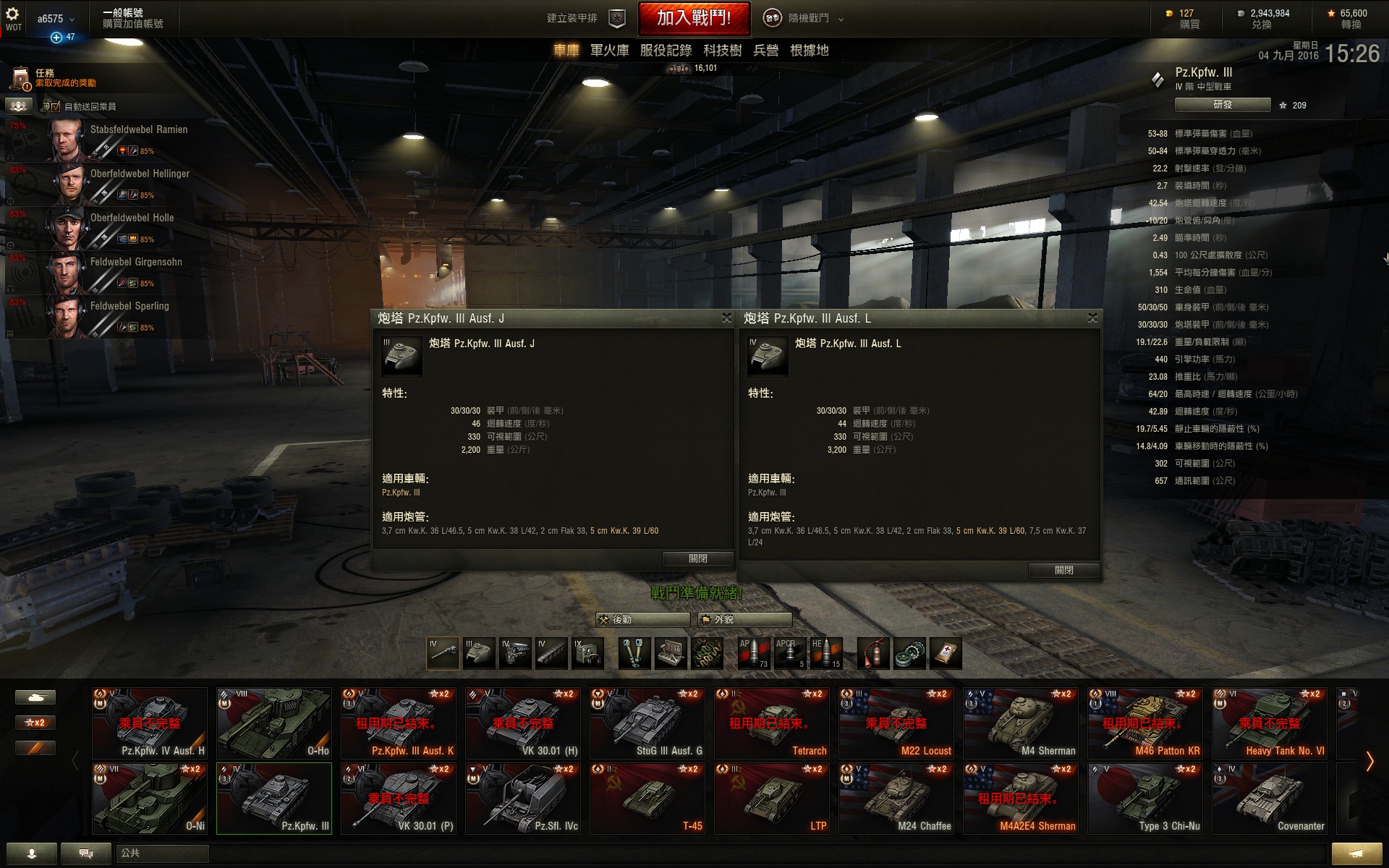Open the Exterior (外貌) customization
1389x868 pixels.
click(x=744, y=620)
